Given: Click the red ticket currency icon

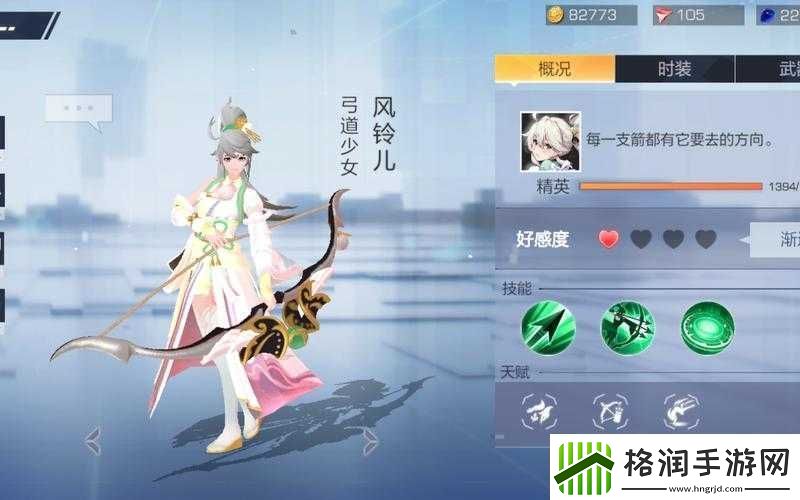Looking at the screenshot, I should click(x=664, y=14).
